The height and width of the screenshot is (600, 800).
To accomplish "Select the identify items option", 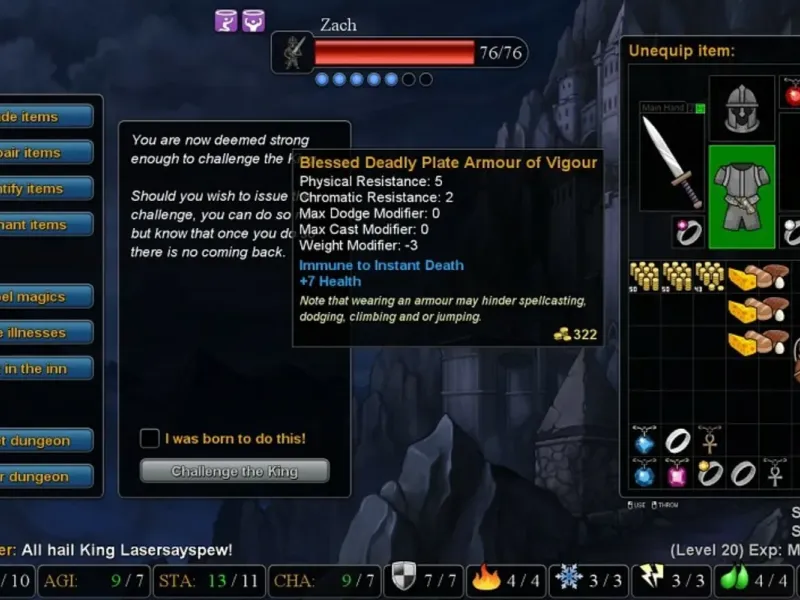I will click(45, 189).
